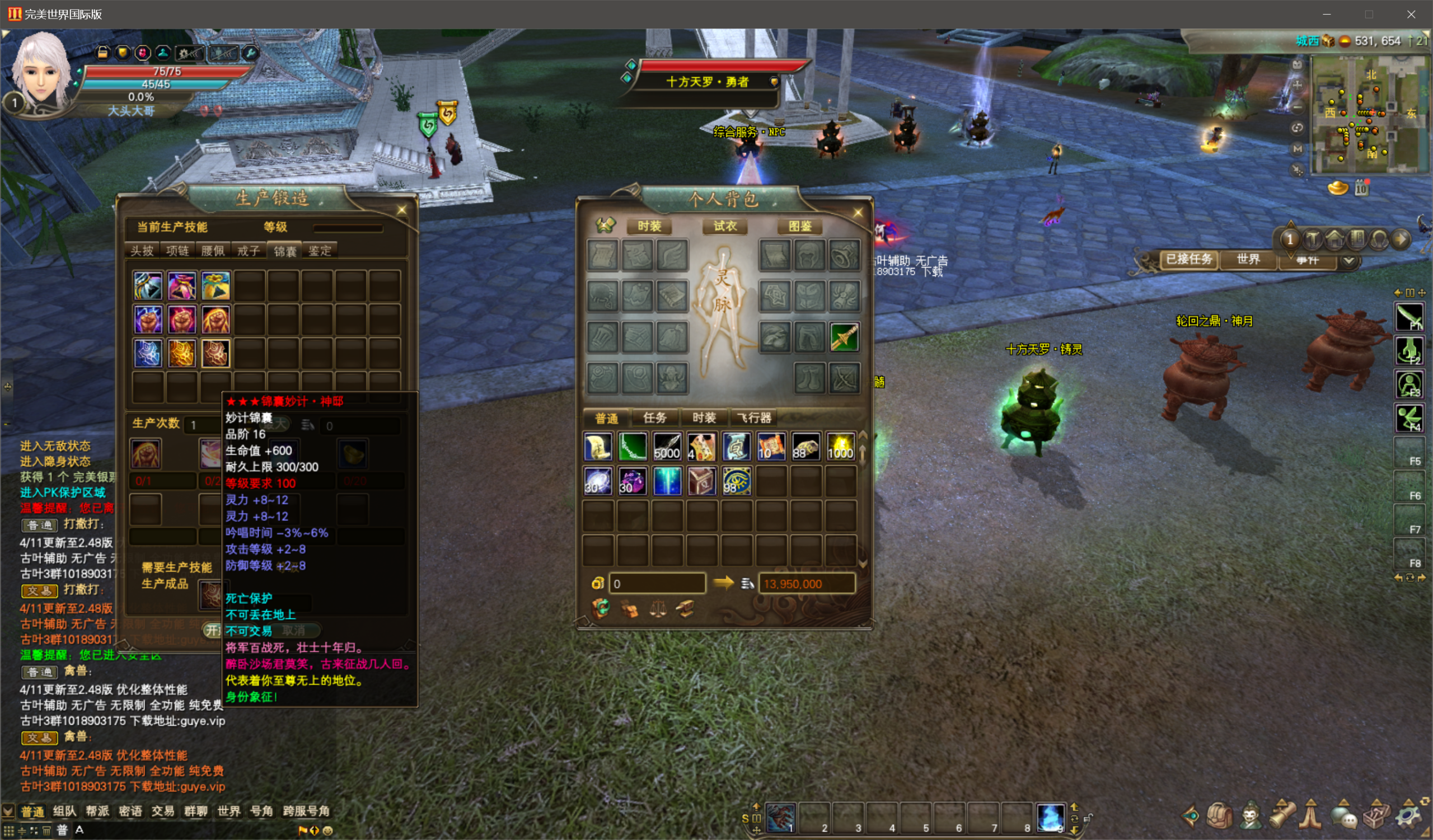This screenshot has height=840, width=1433.
Task: Select the 项链 crafting tab
Action: 177,251
